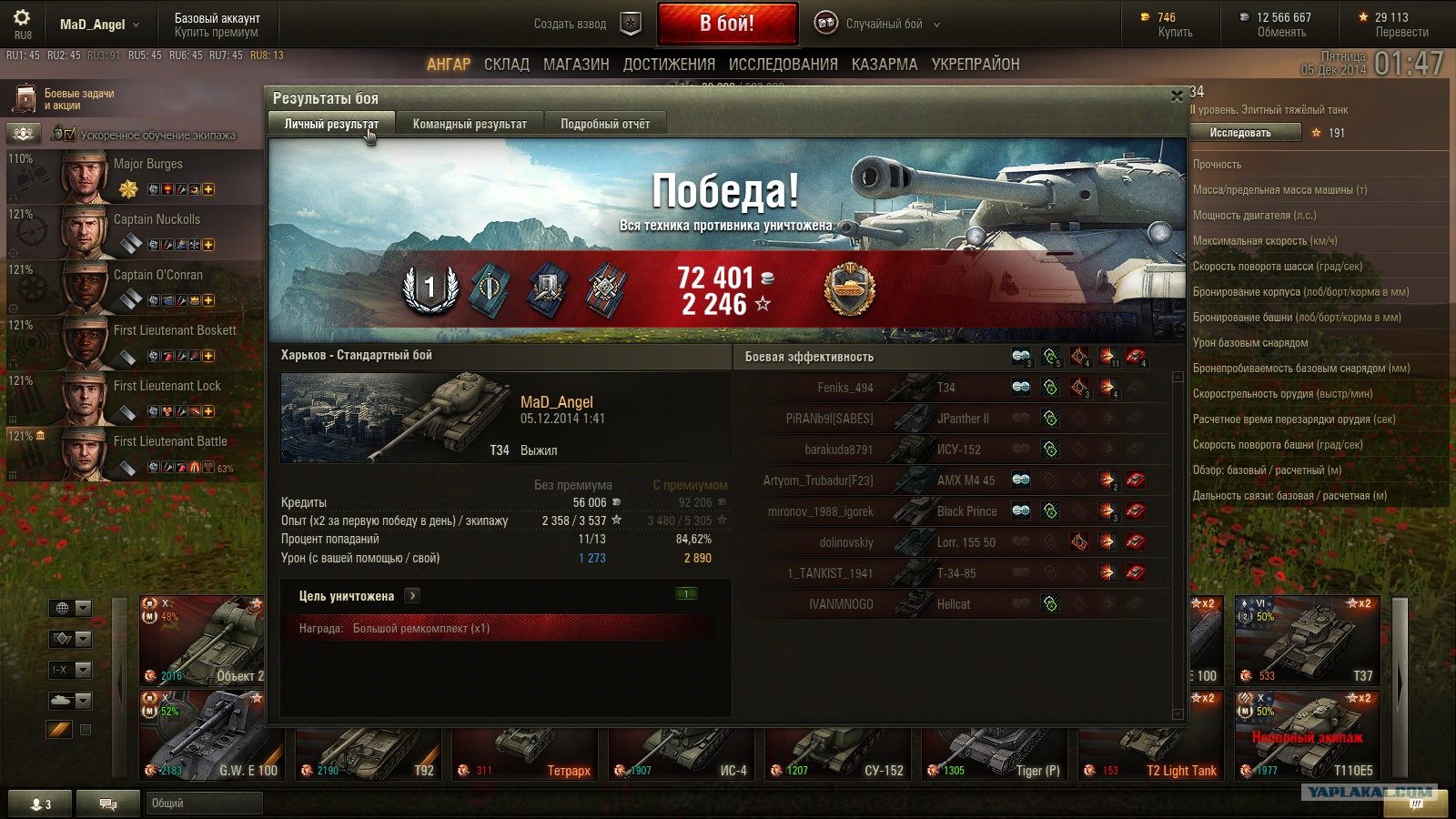Open the «Случайный бой» battle type dropdown
Viewport: 1456px width, 819px height.
tap(892, 25)
